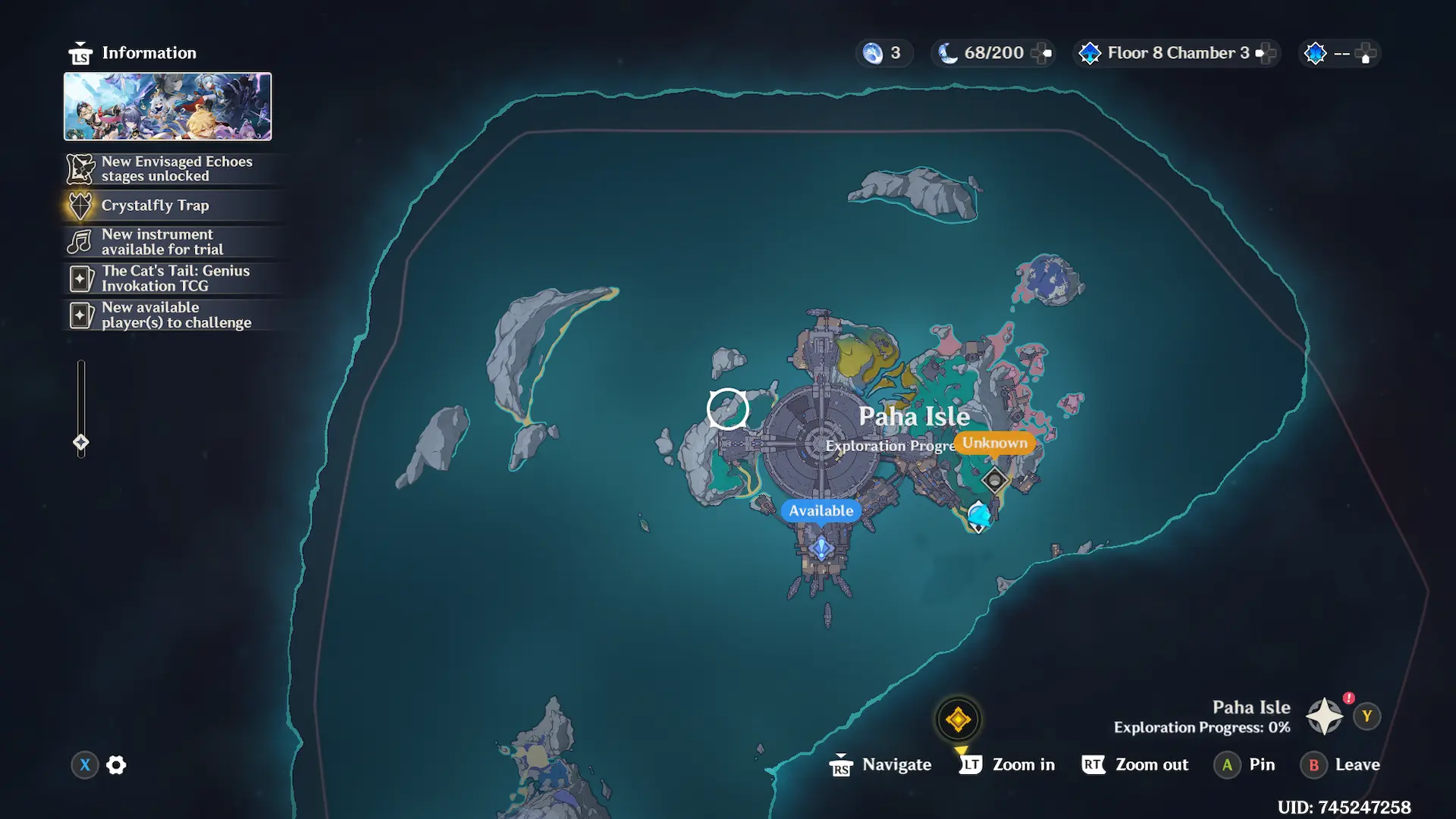Open the Floor 8 Chamber 3 Spiral Abyss tracker
Image resolution: width=1456 pixels, height=819 pixels.
[x=1177, y=53]
